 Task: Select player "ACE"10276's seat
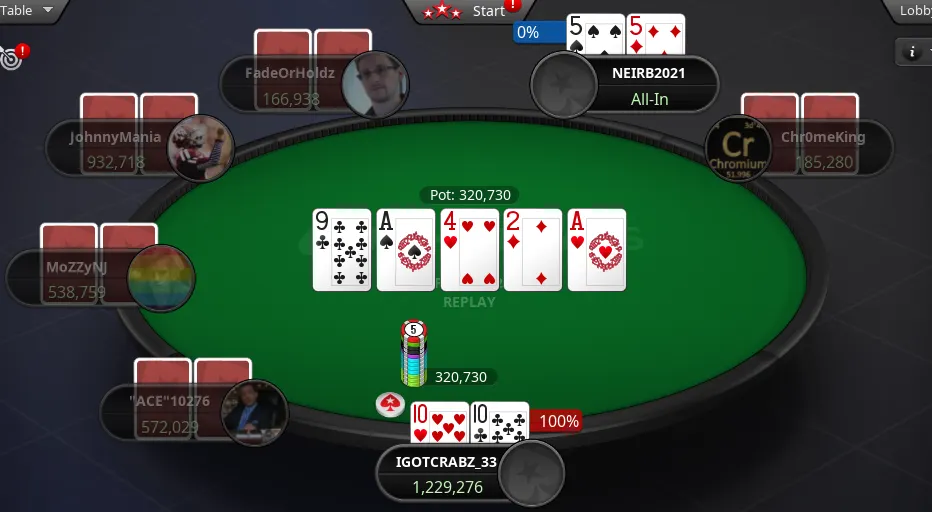click(x=160, y=413)
